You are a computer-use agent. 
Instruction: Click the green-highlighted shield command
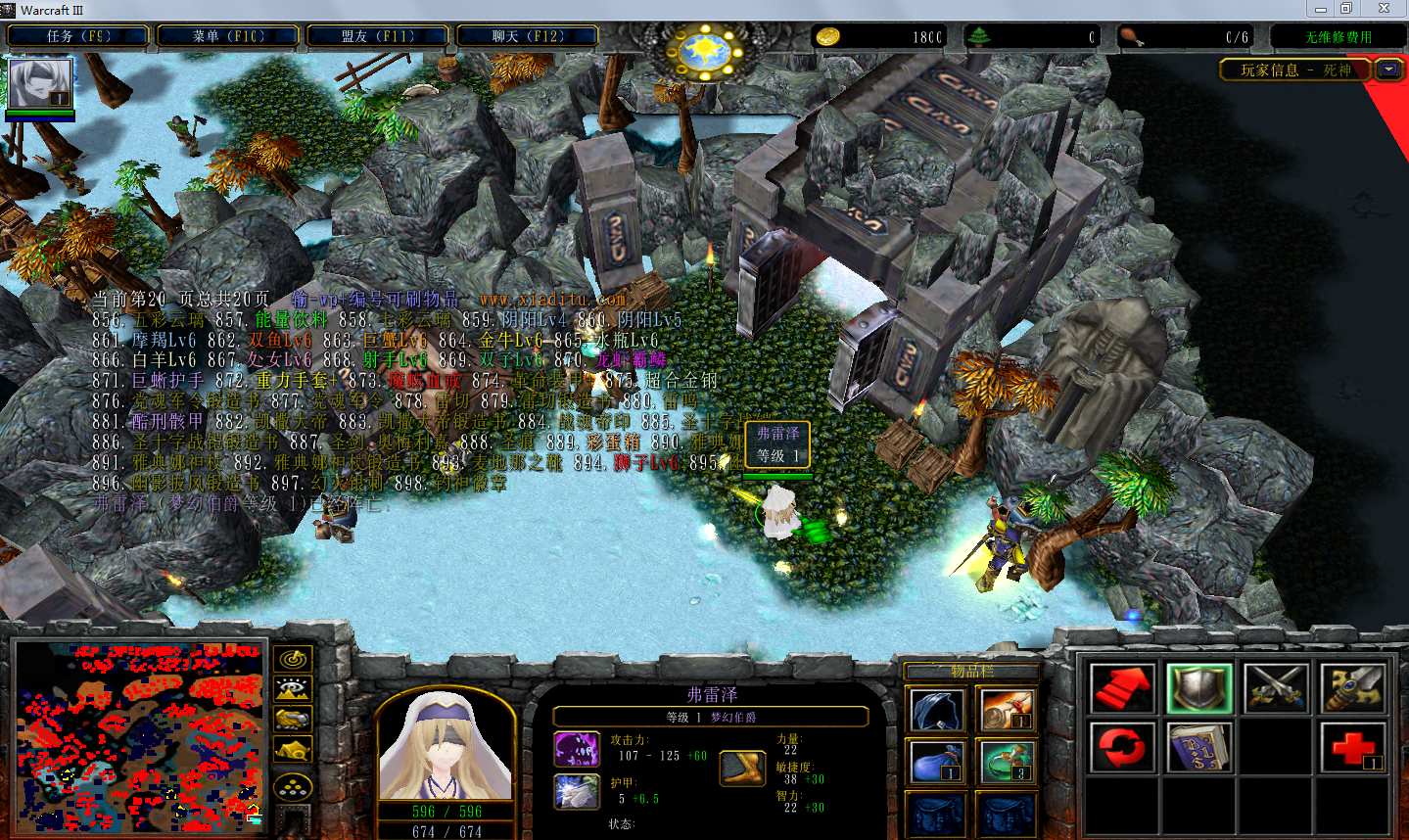coord(1199,687)
